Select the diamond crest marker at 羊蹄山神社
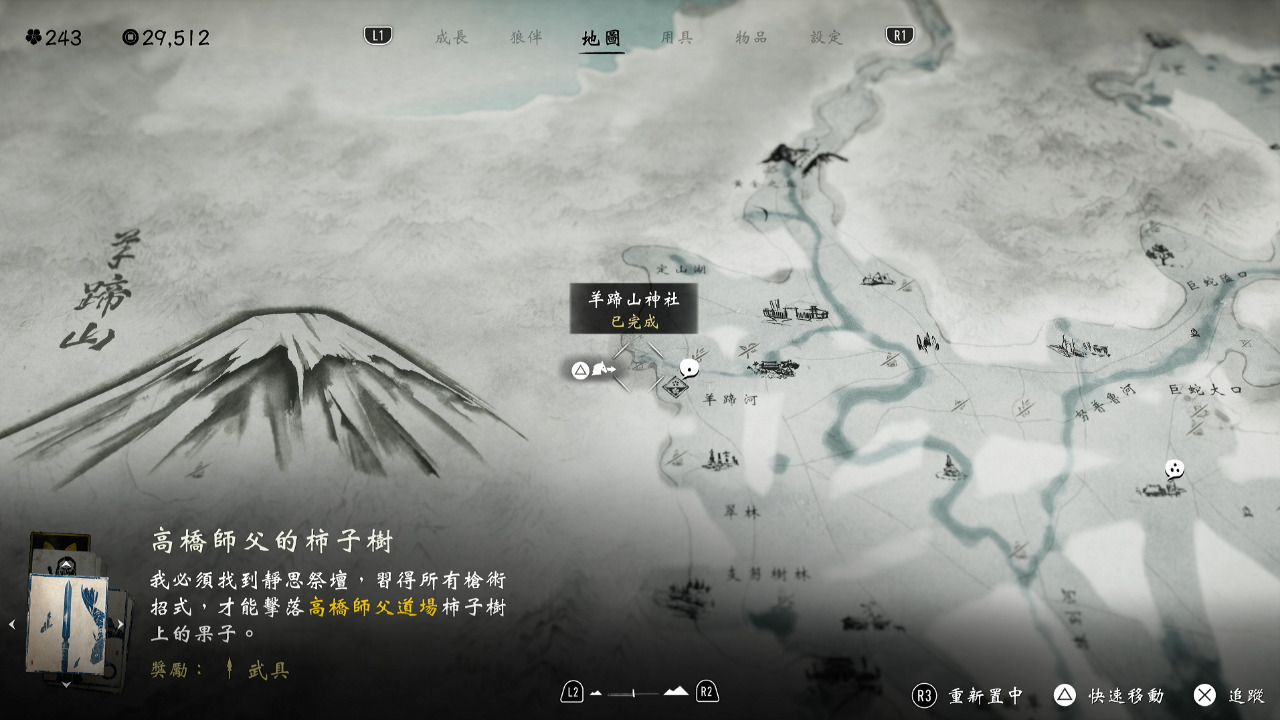 [675, 387]
